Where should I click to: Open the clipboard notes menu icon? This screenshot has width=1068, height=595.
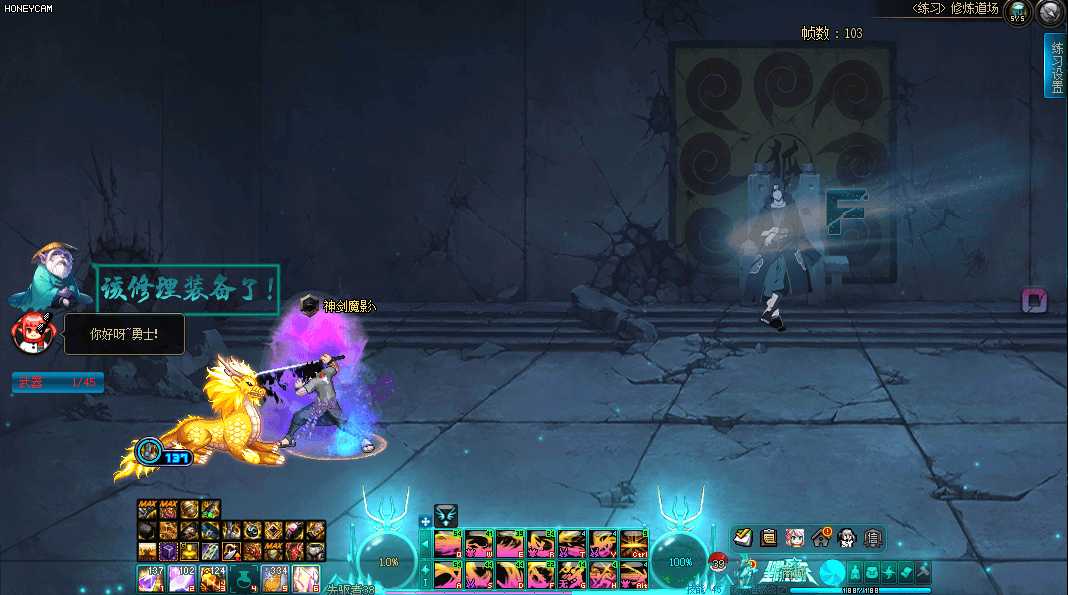coord(769,537)
